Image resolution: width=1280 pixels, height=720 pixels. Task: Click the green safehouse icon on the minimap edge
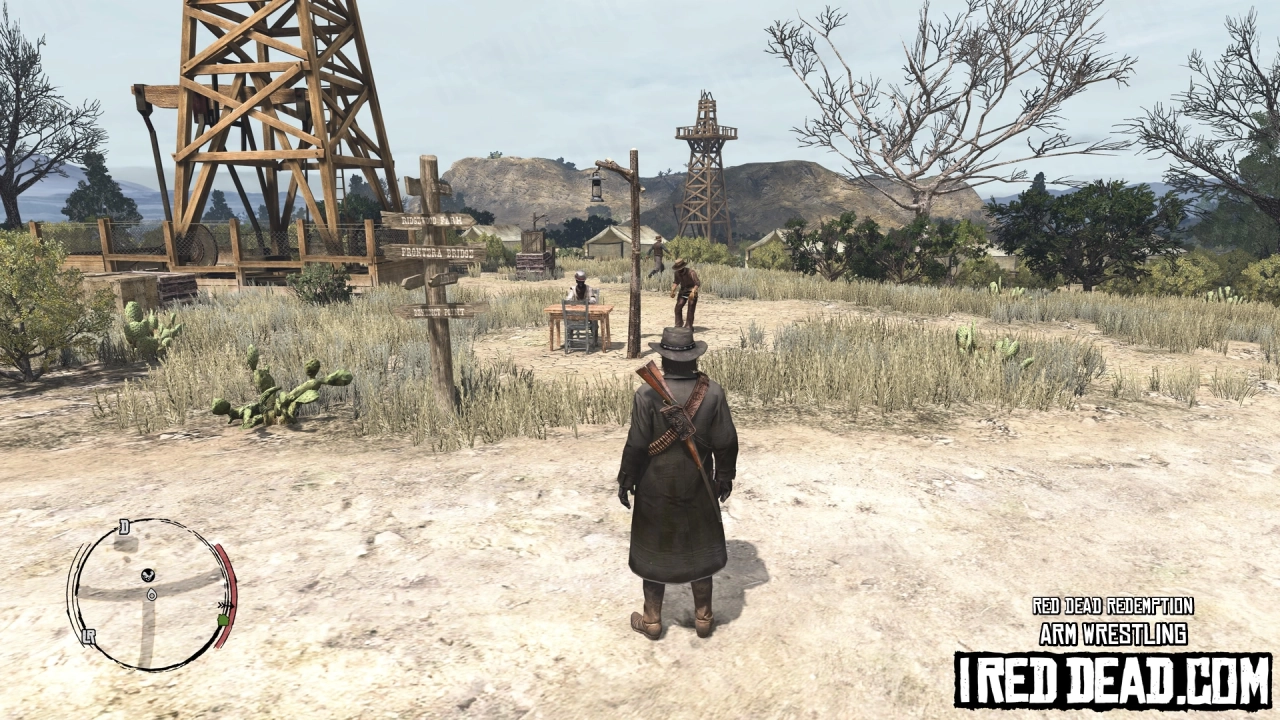tap(223, 620)
